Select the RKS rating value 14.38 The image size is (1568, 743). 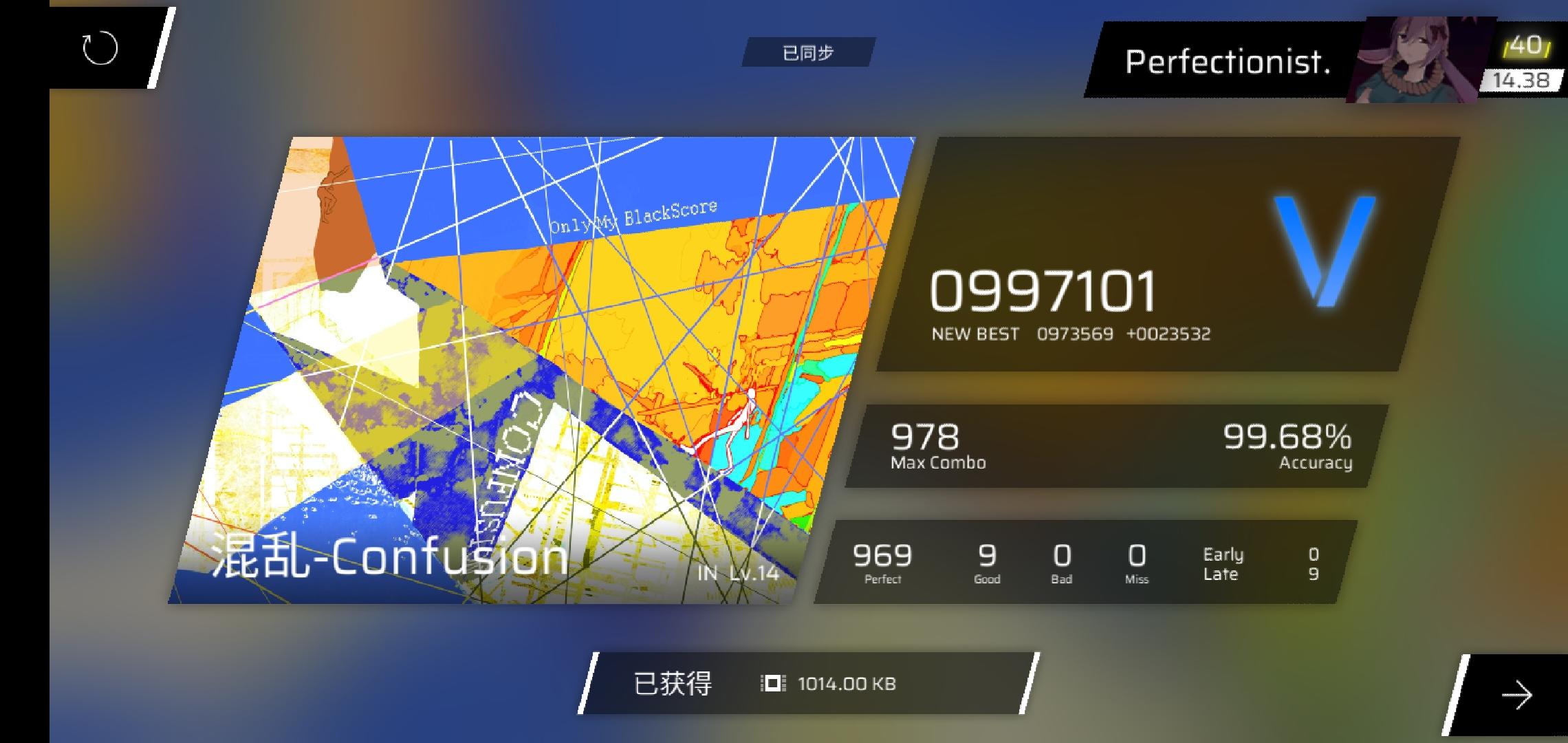click(x=1521, y=80)
